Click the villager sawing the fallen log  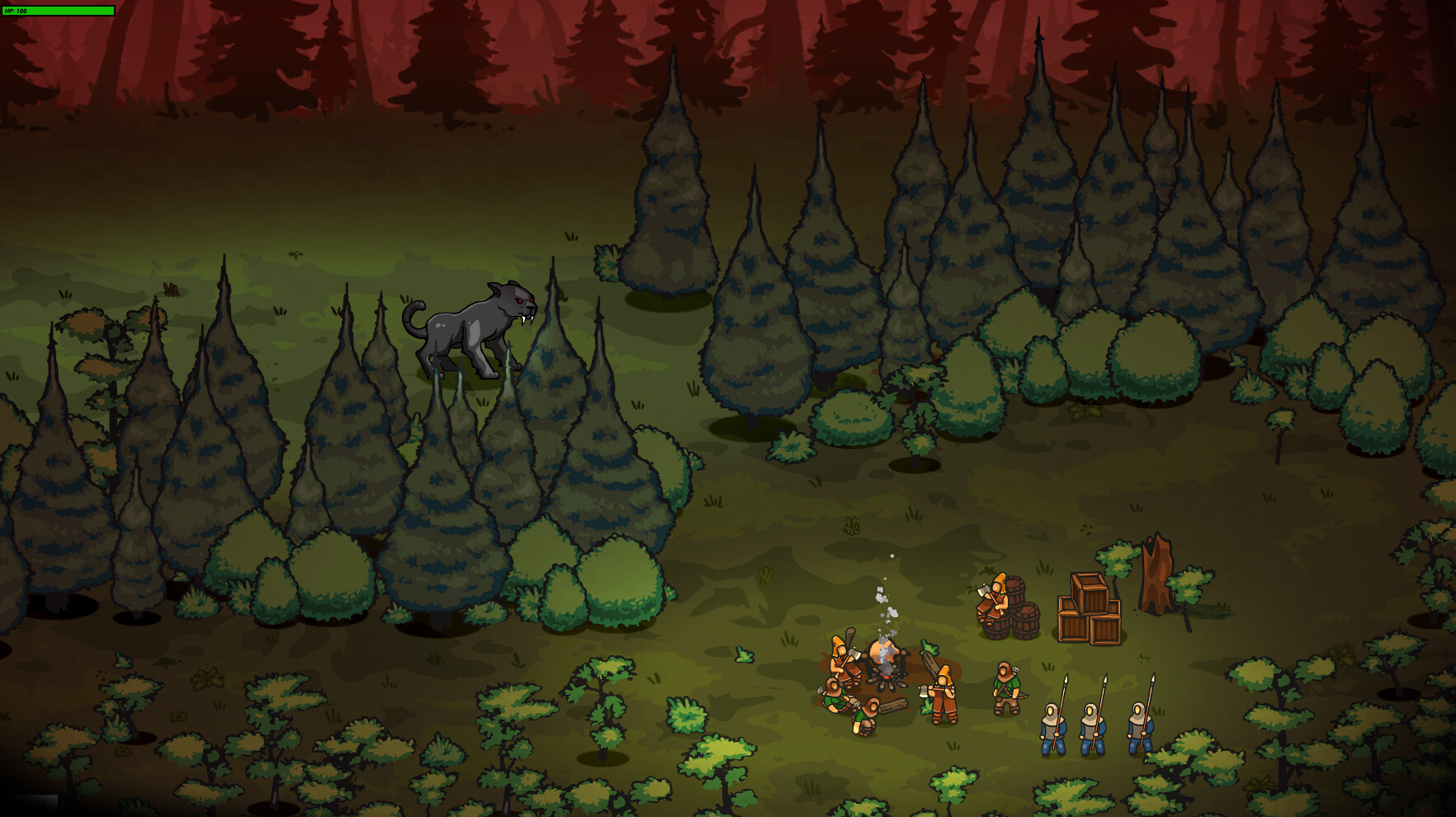pyautogui.click(x=866, y=716)
